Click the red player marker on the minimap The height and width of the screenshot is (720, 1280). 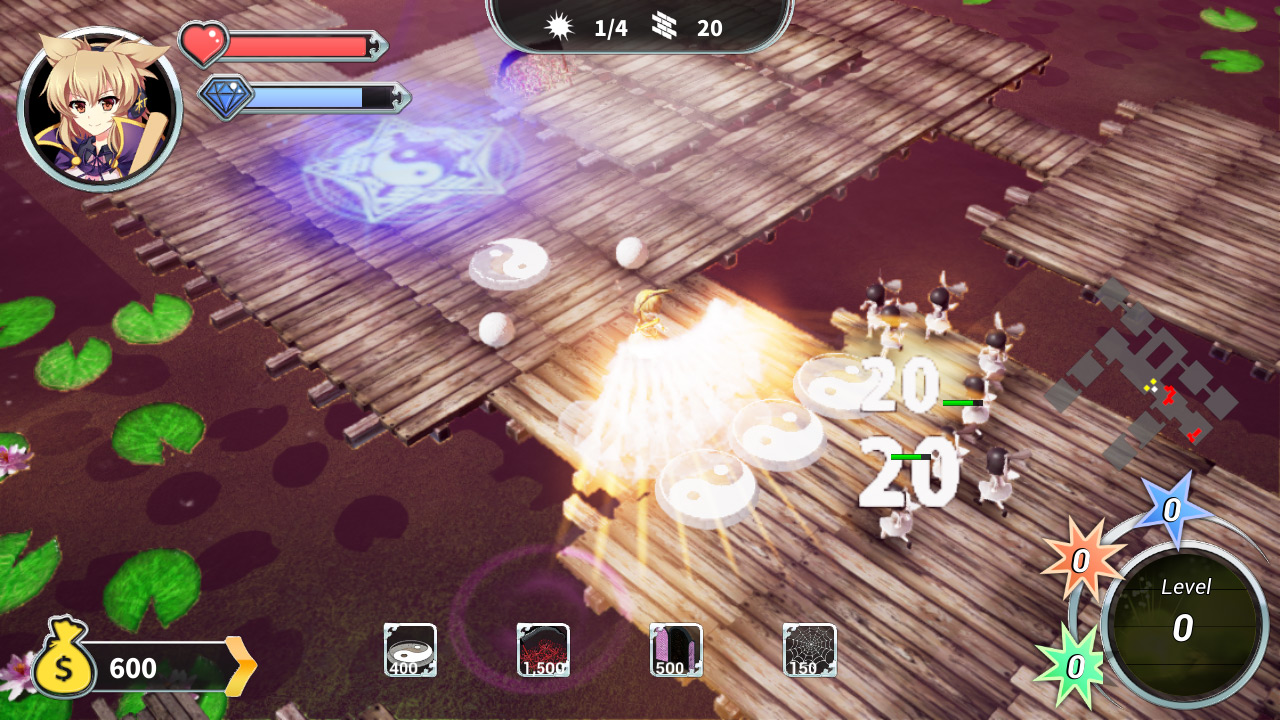(1170, 396)
